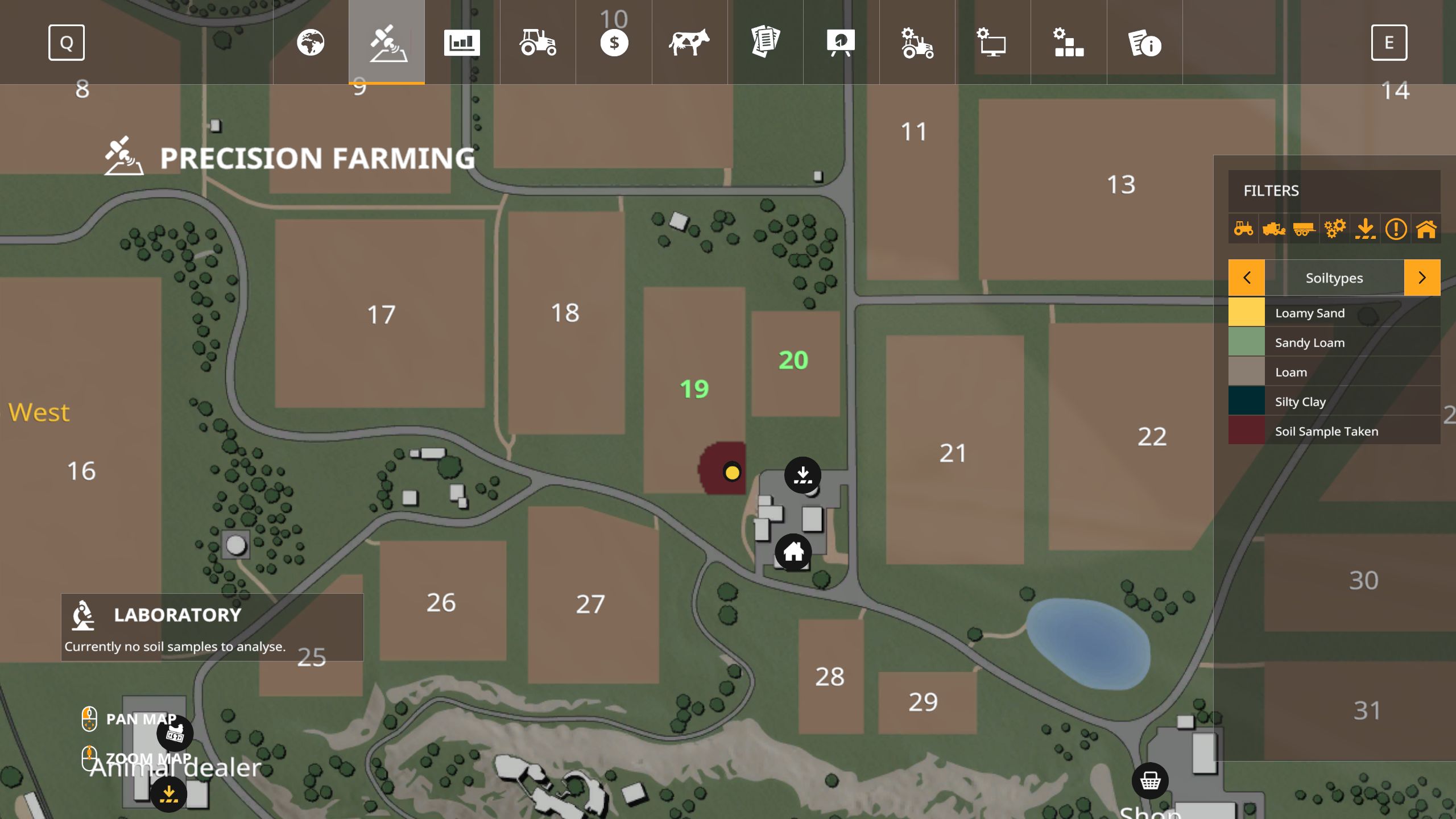The height and width of the screenshot is (819, 1456).
Task: Toggle the gears map filter
Action: (x=1335, y=229)
